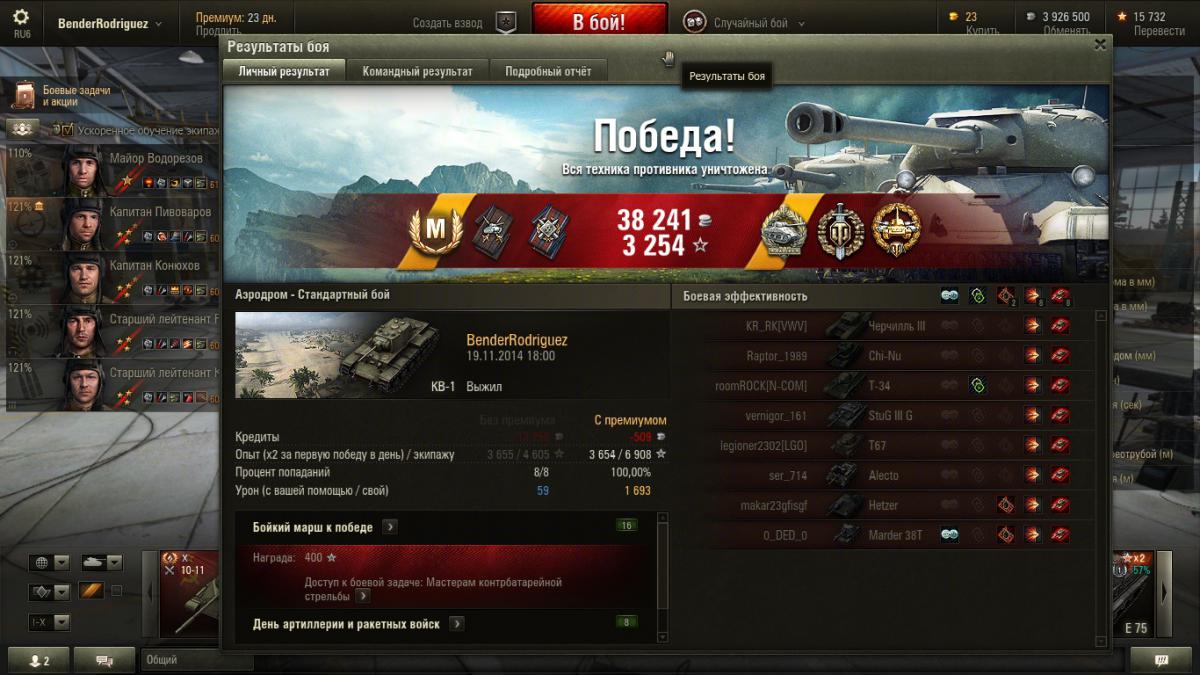Click the Продлить premium link
The image size is (1200, 675).
click(x=218, y=31)
